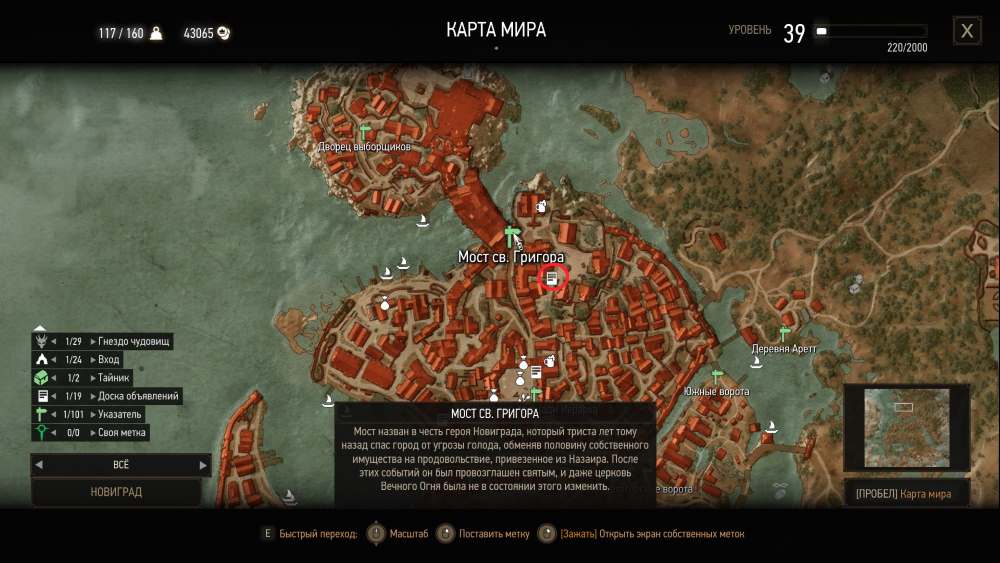
Task: Select the Своя метка legend entry
Action: pyautogui.click(x=123, y=433)
